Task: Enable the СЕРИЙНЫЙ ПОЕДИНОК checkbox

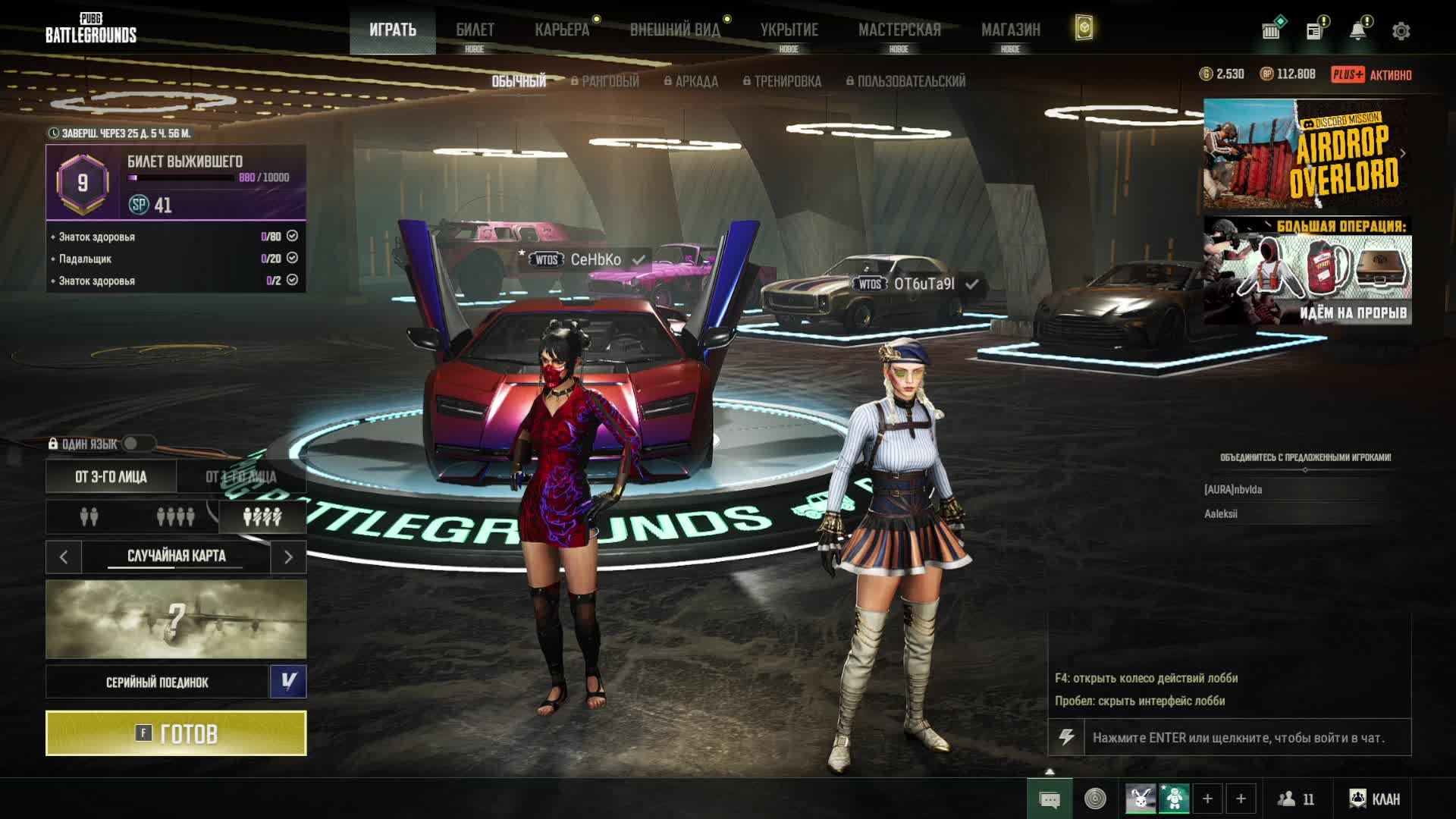Action: pyautogui.click(x=288, y=682)
